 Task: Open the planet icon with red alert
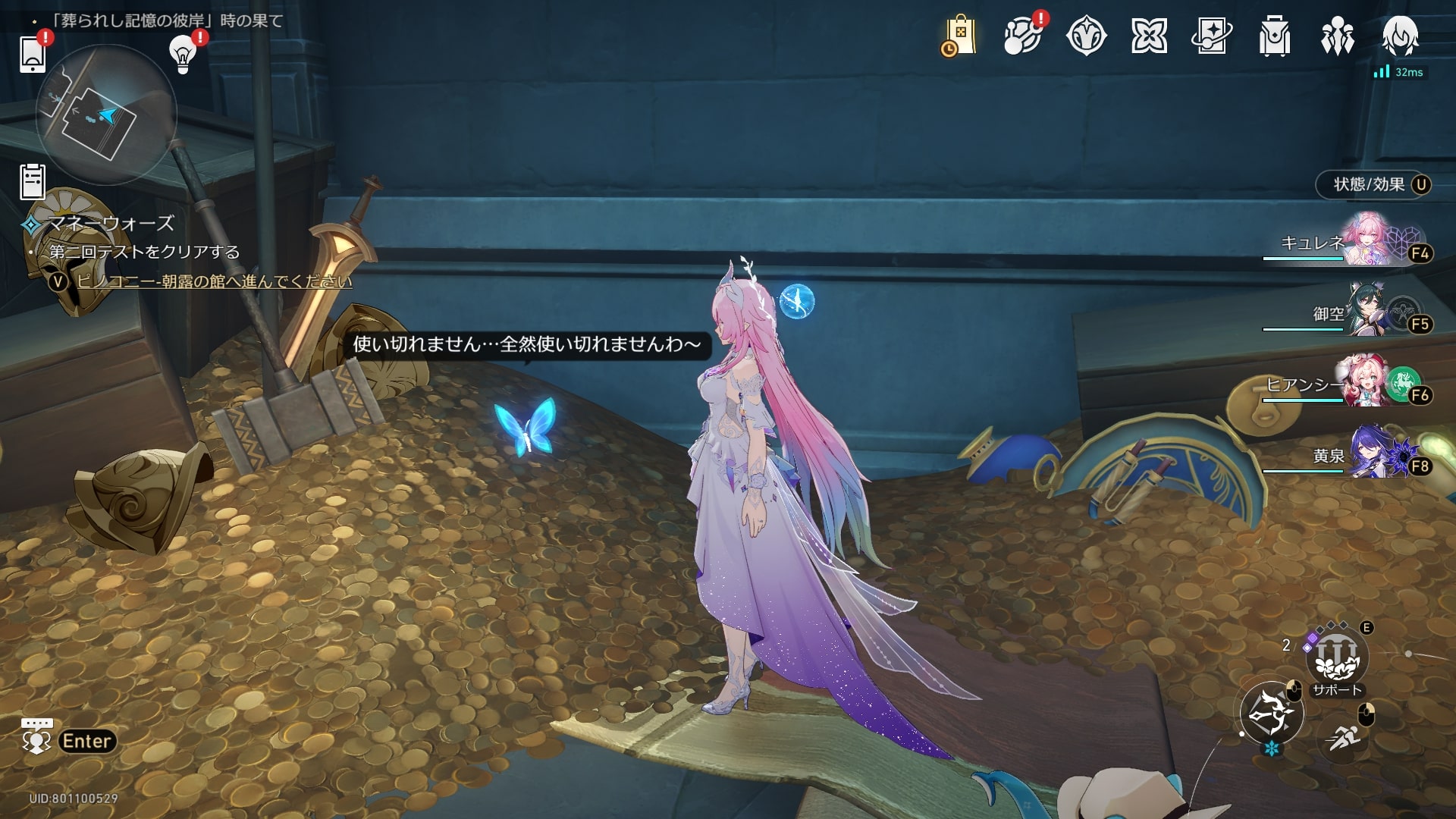point(1022,36)
